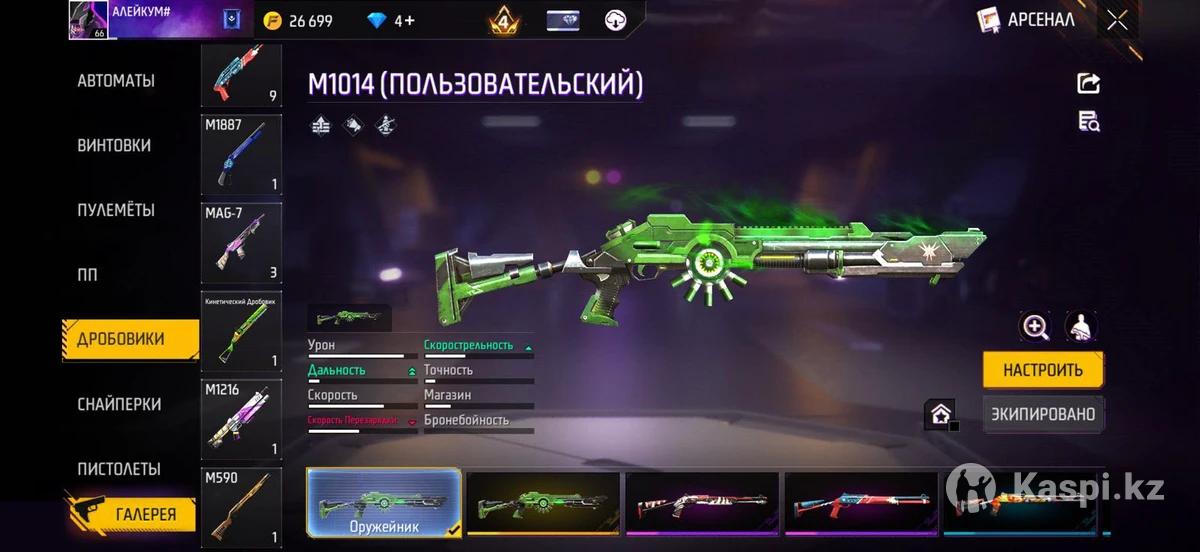Share the weapon via the share icon
1200x552 pixels.
pyautogui.click(x=1088, y=84)
